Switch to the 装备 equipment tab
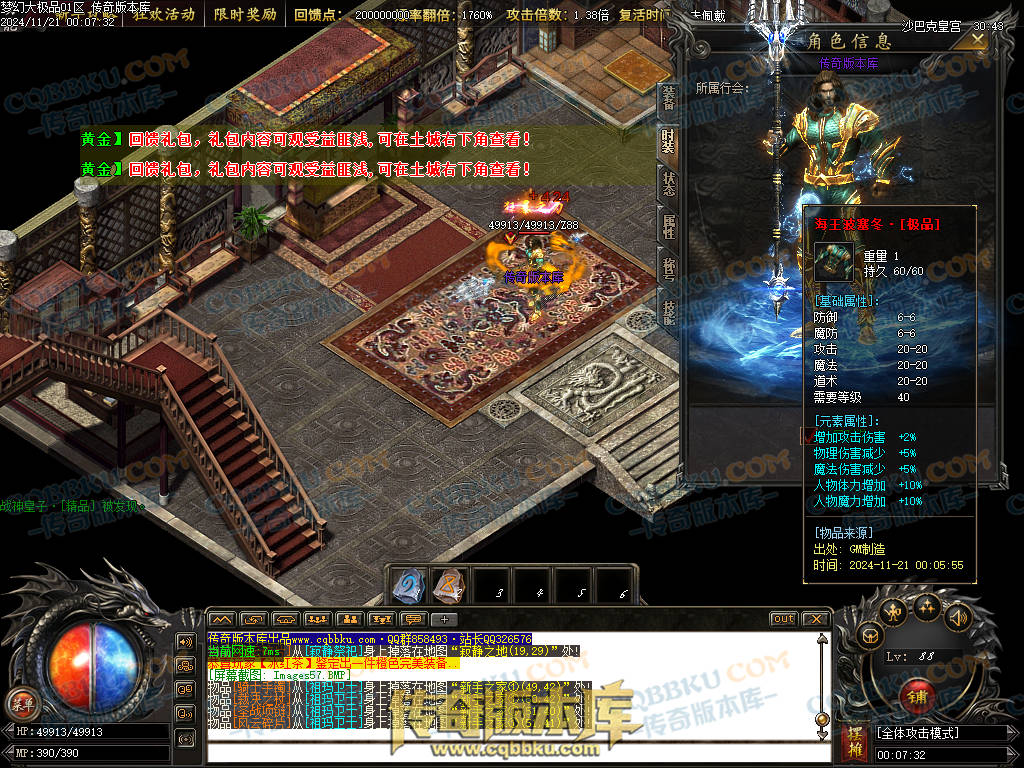The image size is (1024, 768). coord(668,98)
